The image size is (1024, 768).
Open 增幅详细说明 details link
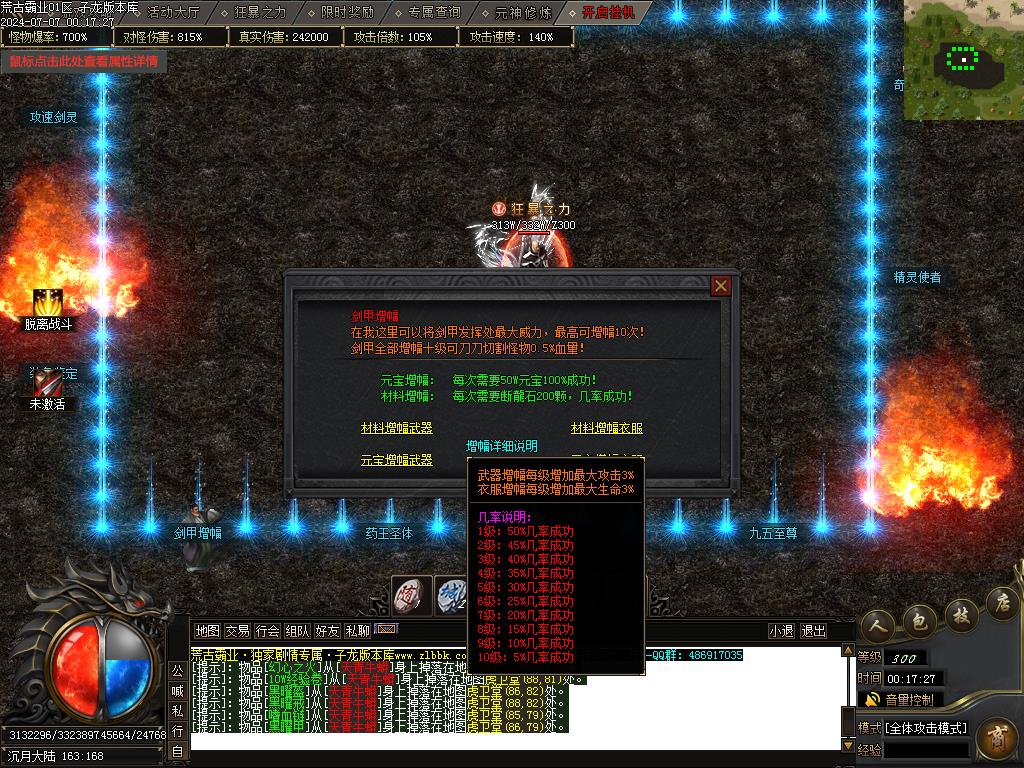(x=502, y=446)
